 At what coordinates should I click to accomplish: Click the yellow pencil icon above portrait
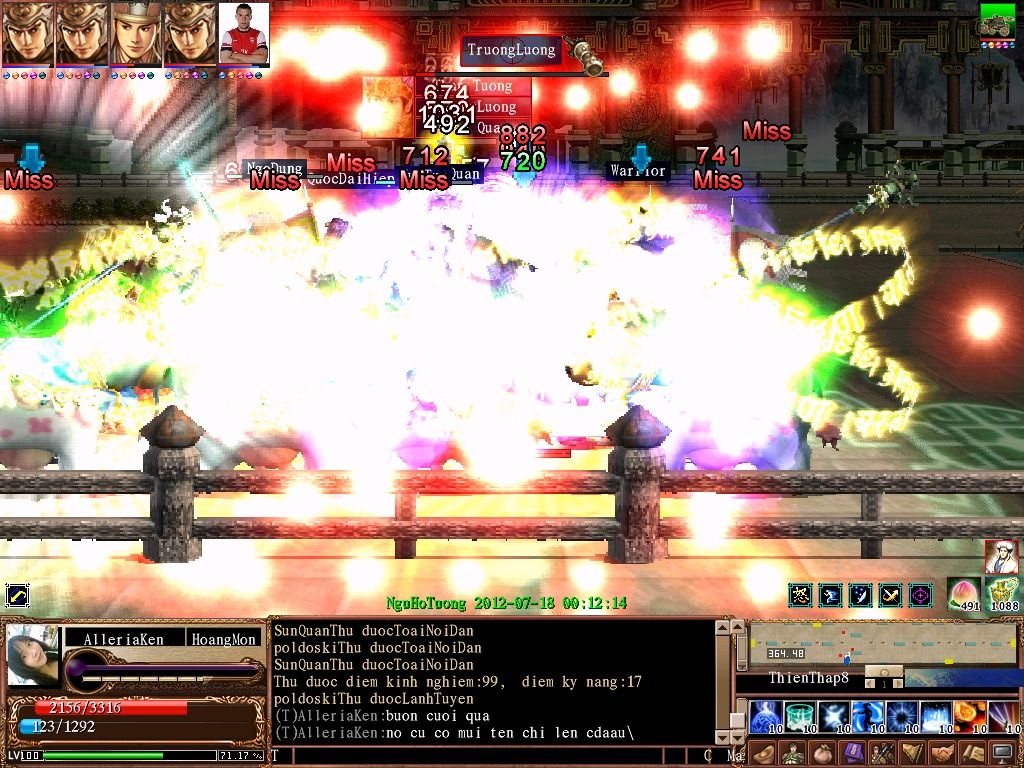point(17,597)
